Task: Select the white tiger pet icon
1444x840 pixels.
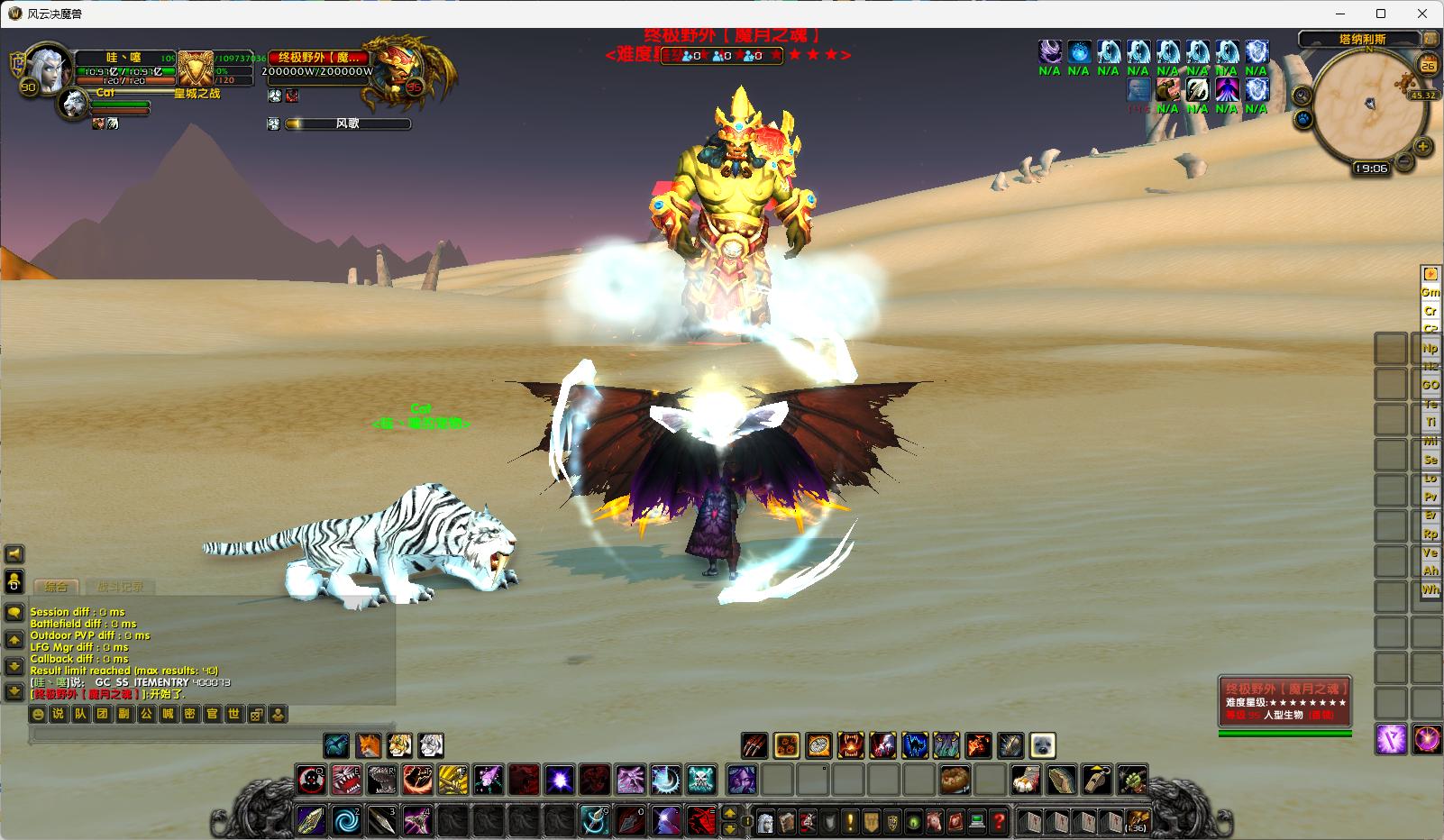Action: click(432, 745)
